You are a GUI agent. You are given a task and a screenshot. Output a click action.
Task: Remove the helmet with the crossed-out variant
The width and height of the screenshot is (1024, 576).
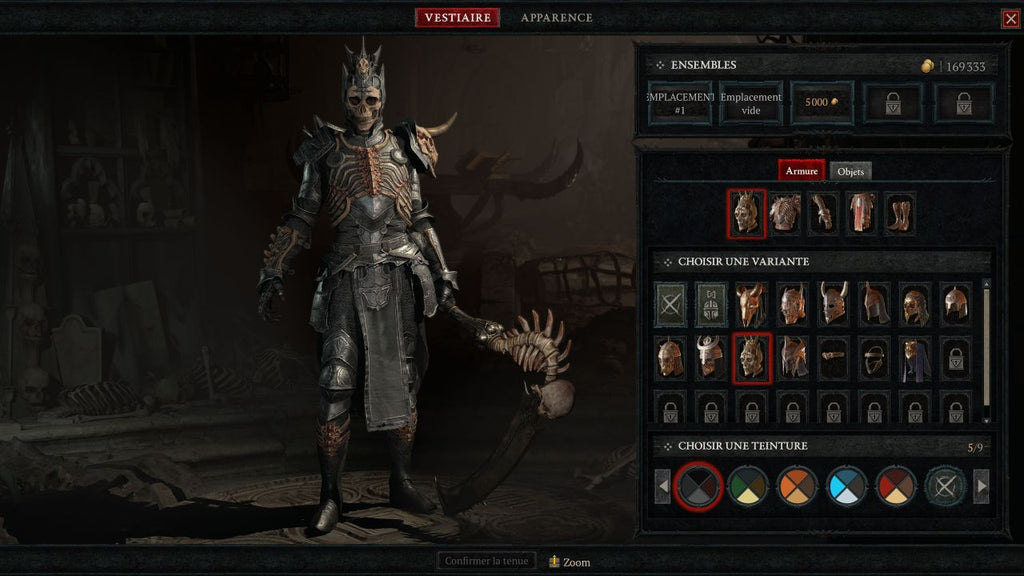[670, 304]
